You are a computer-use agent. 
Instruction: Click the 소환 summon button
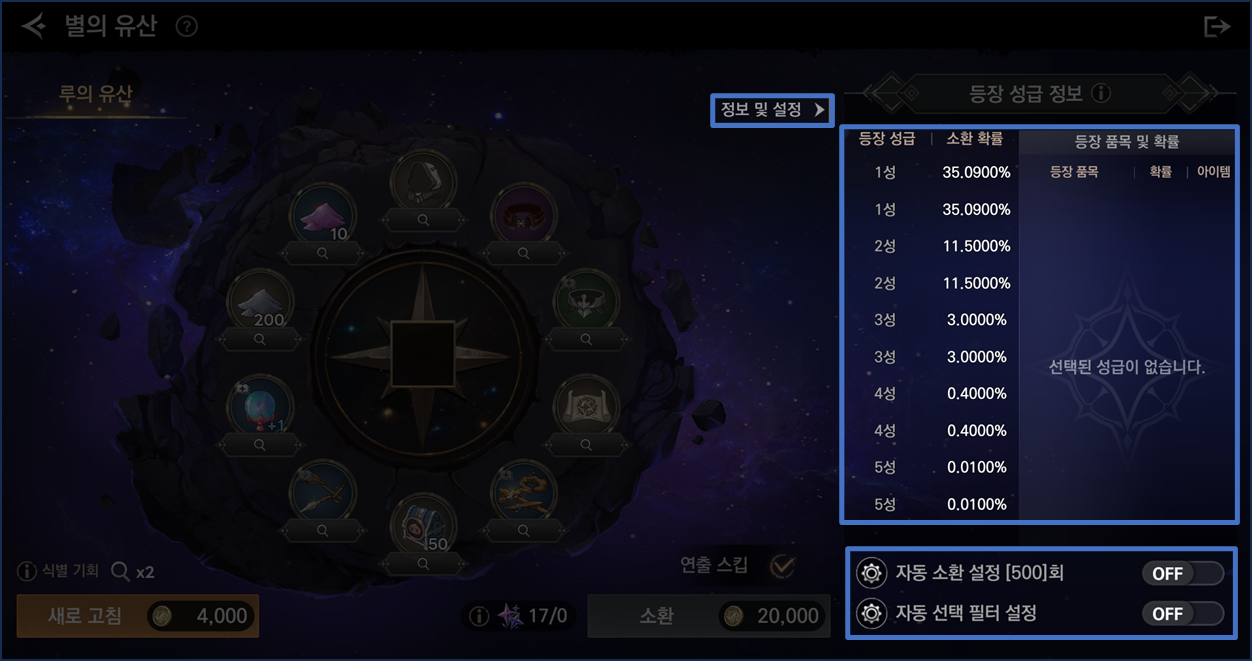click(x=708, y=616)
